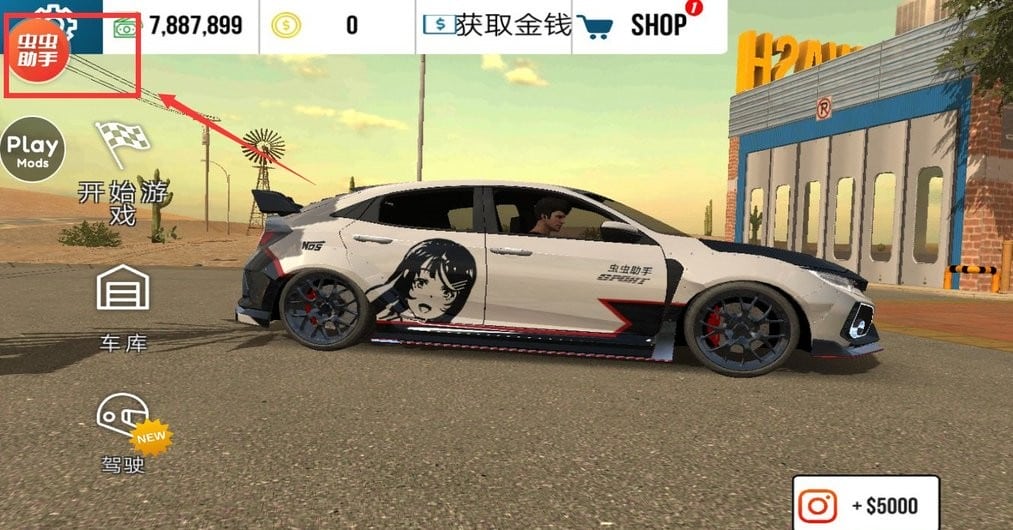Claim the Instagram +$5000 reward
This screenshot has height=530, width=1013.
coord(867,505)
